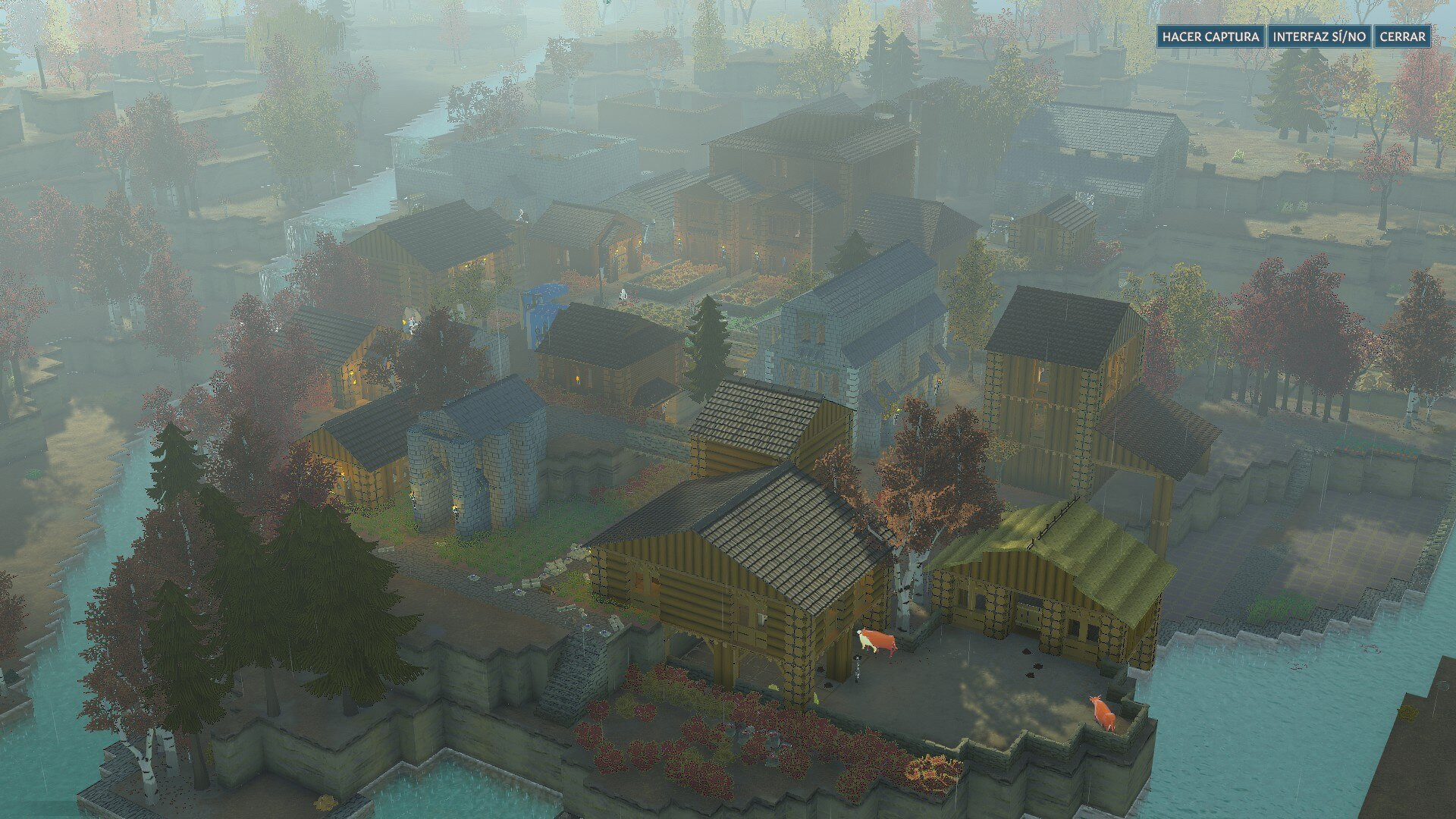Toggle the interface with Interfaz Sí/No
The height and width of the screenshot is (819, 1456).
click(1319, 36)
